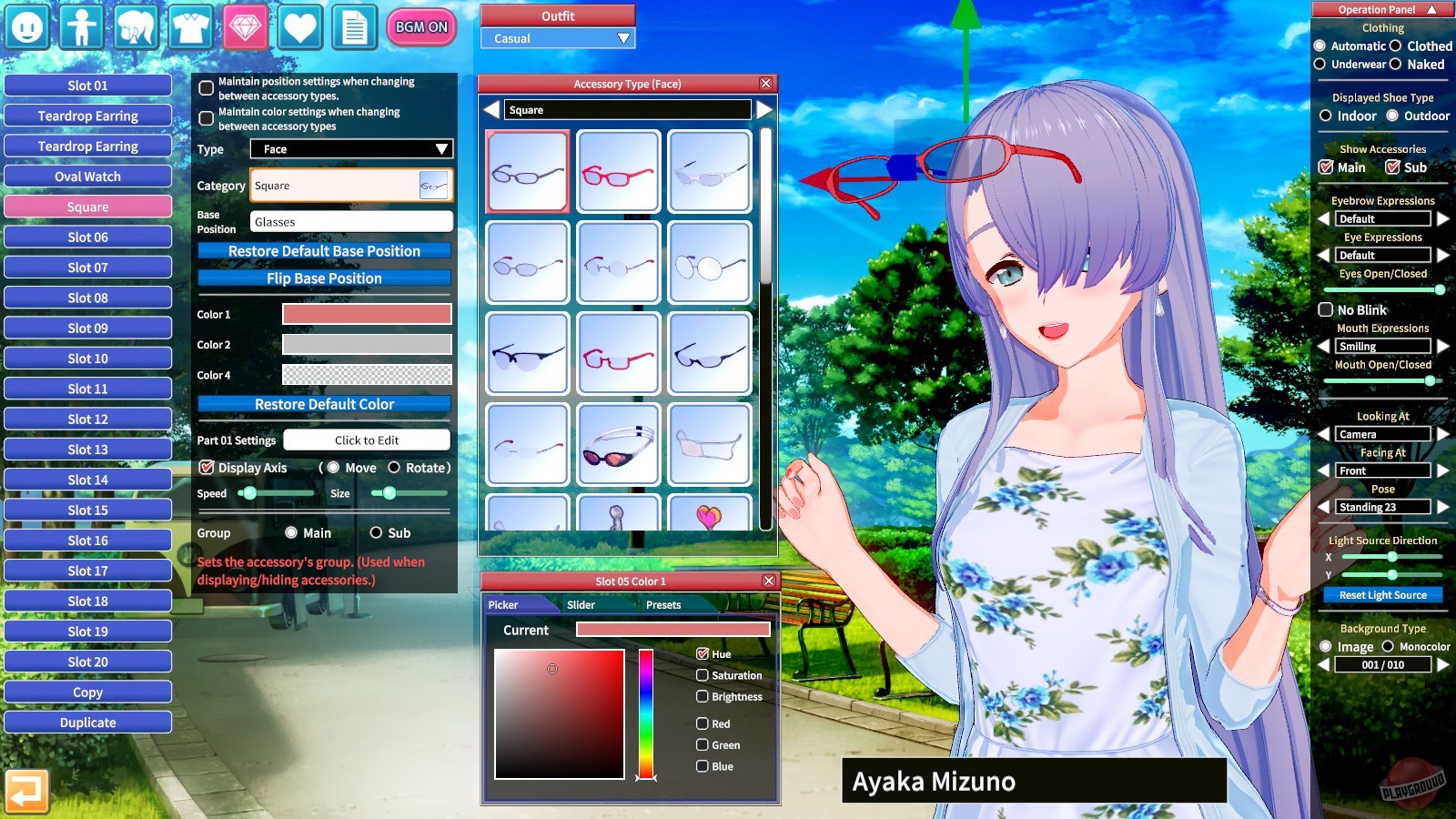Select the pink Accessories diamond icon
The image size is (1456, 819).
244,27
